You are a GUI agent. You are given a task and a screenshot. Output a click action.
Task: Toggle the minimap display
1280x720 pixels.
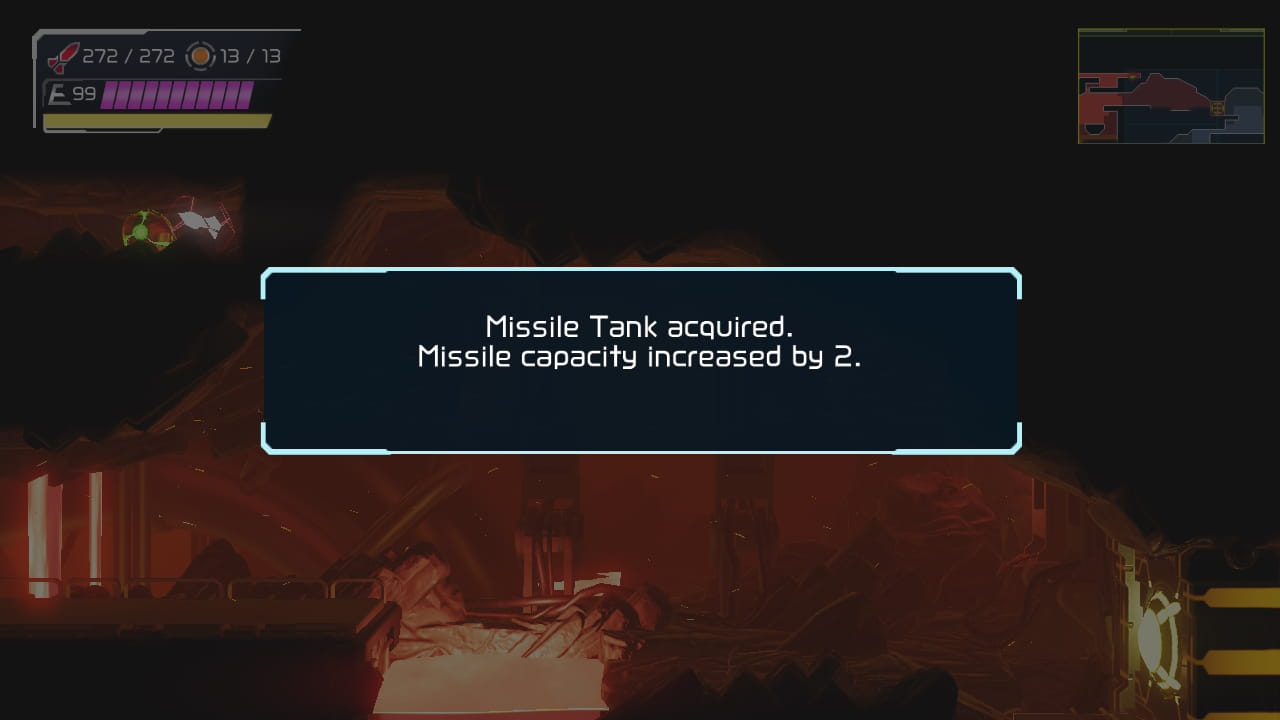coord(1172,87)
